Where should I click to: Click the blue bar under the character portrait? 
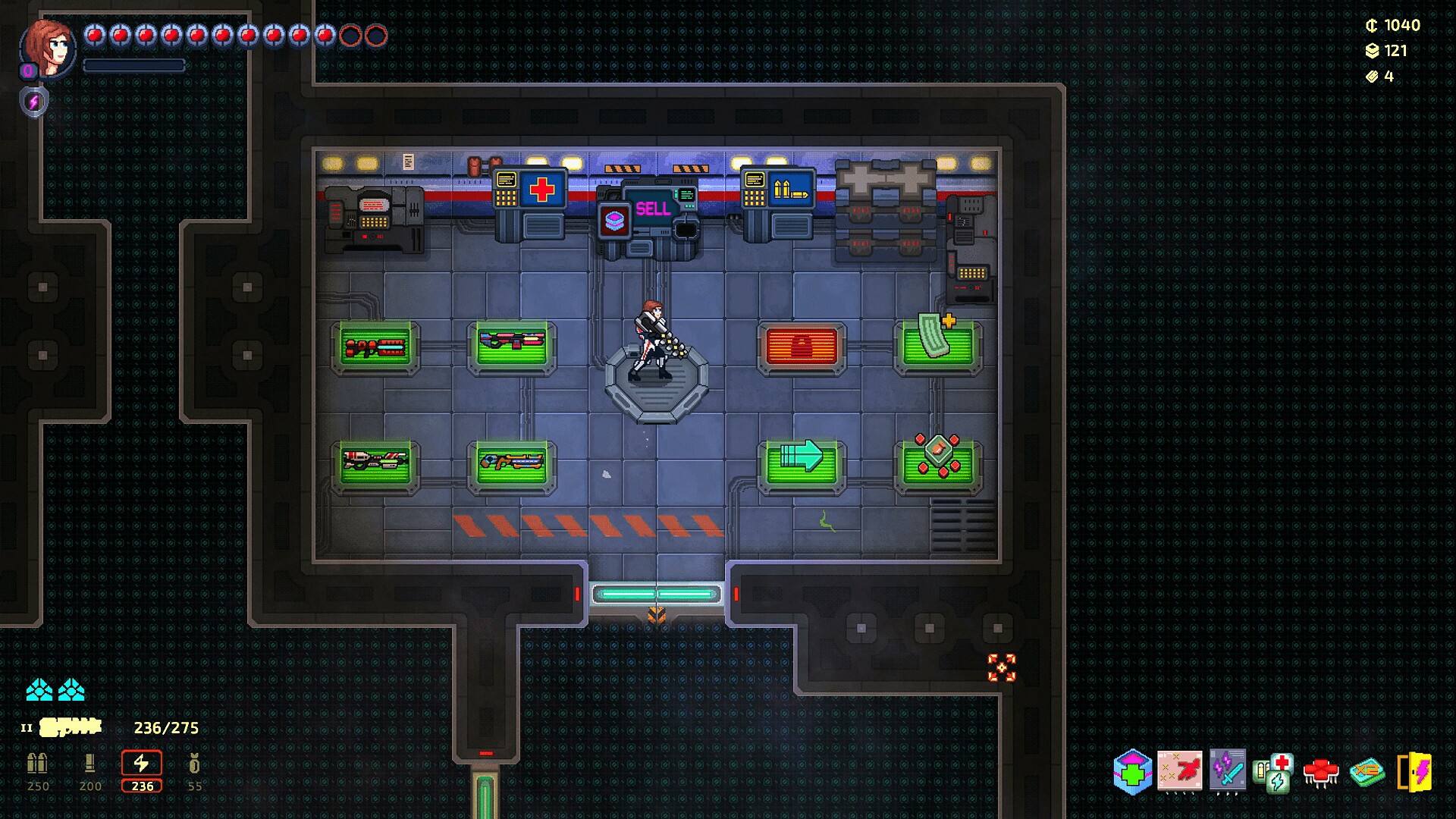pyautogui.click(x=133, y=65)
